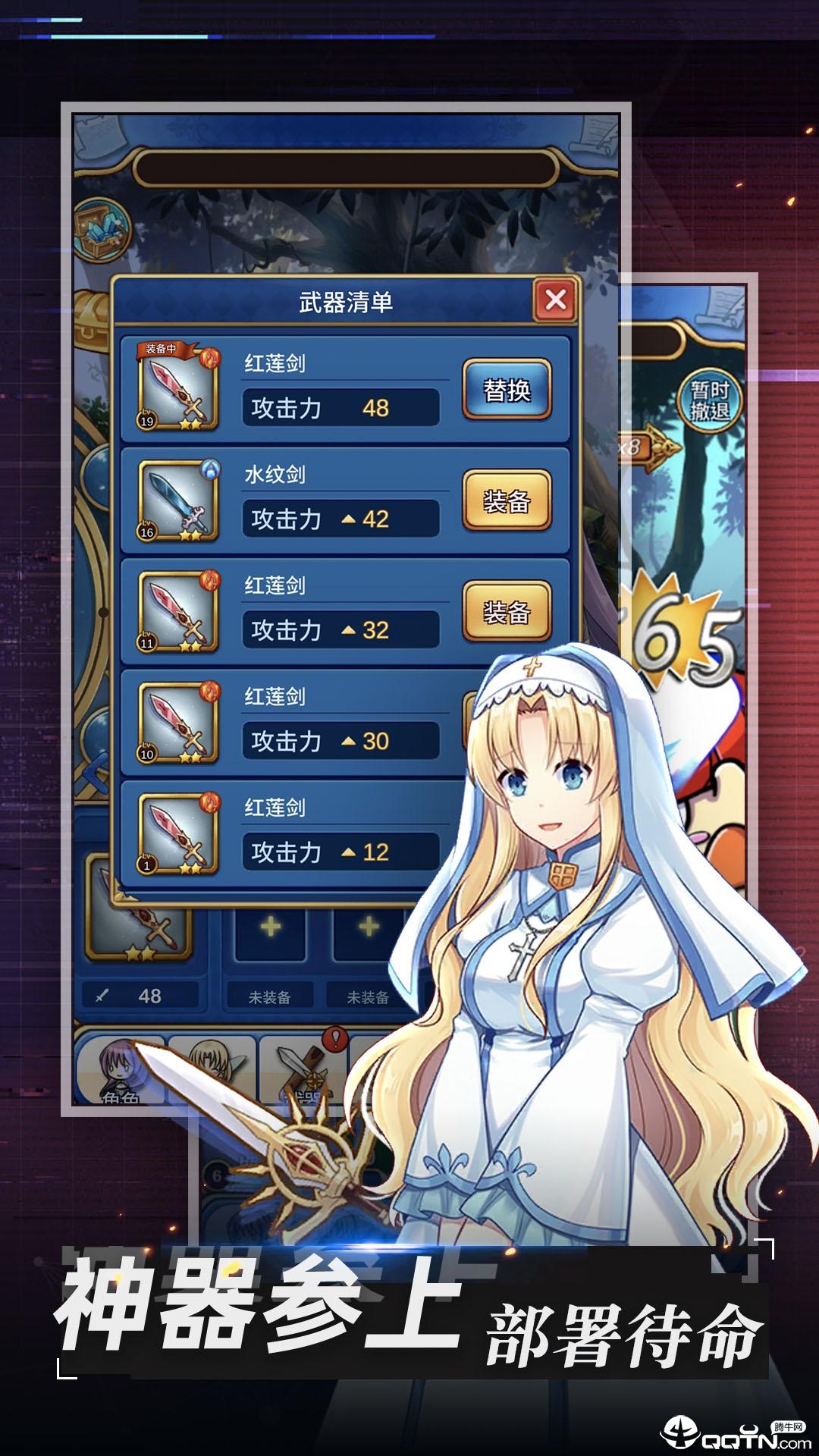This screenshot has height=1456, width=819.
Task: Open the equipment tab with red alert
Action: [303, 1071]
